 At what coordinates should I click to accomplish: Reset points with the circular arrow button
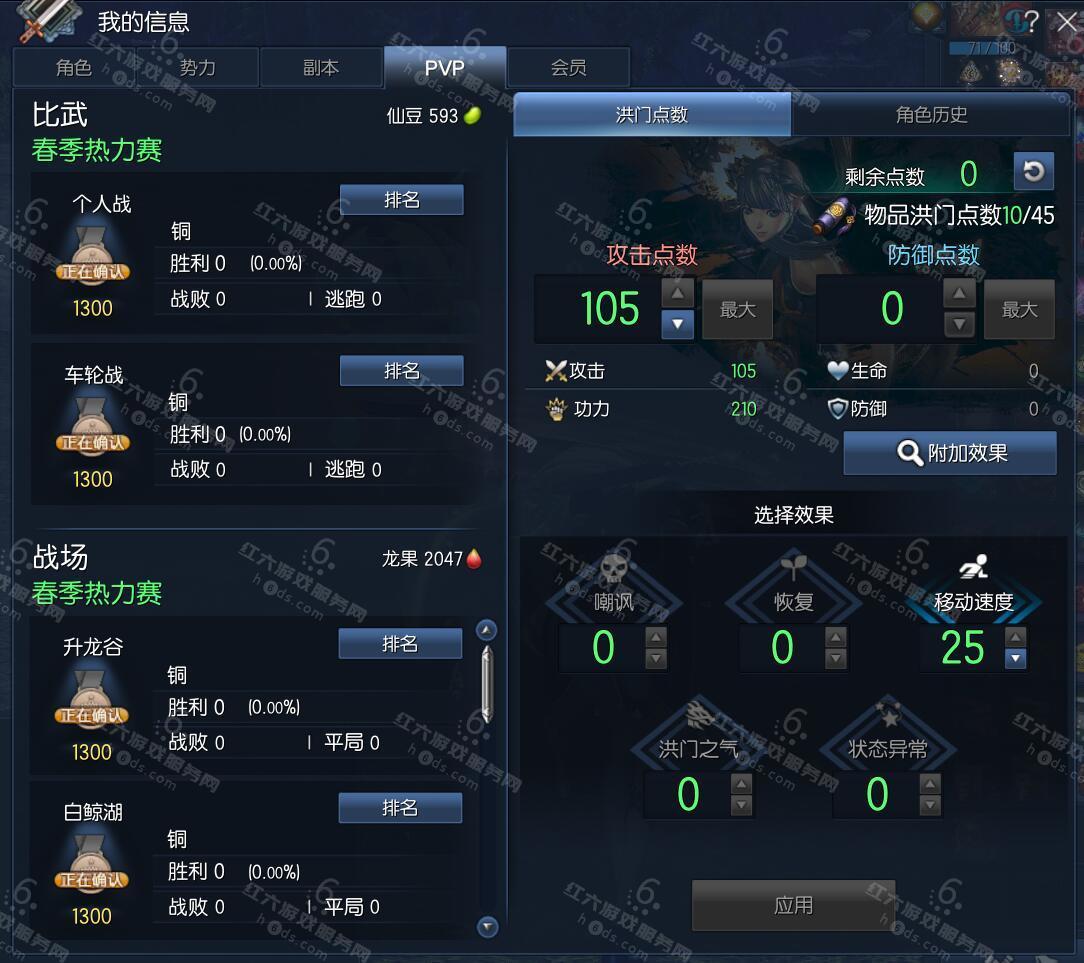click(1033, 172)
